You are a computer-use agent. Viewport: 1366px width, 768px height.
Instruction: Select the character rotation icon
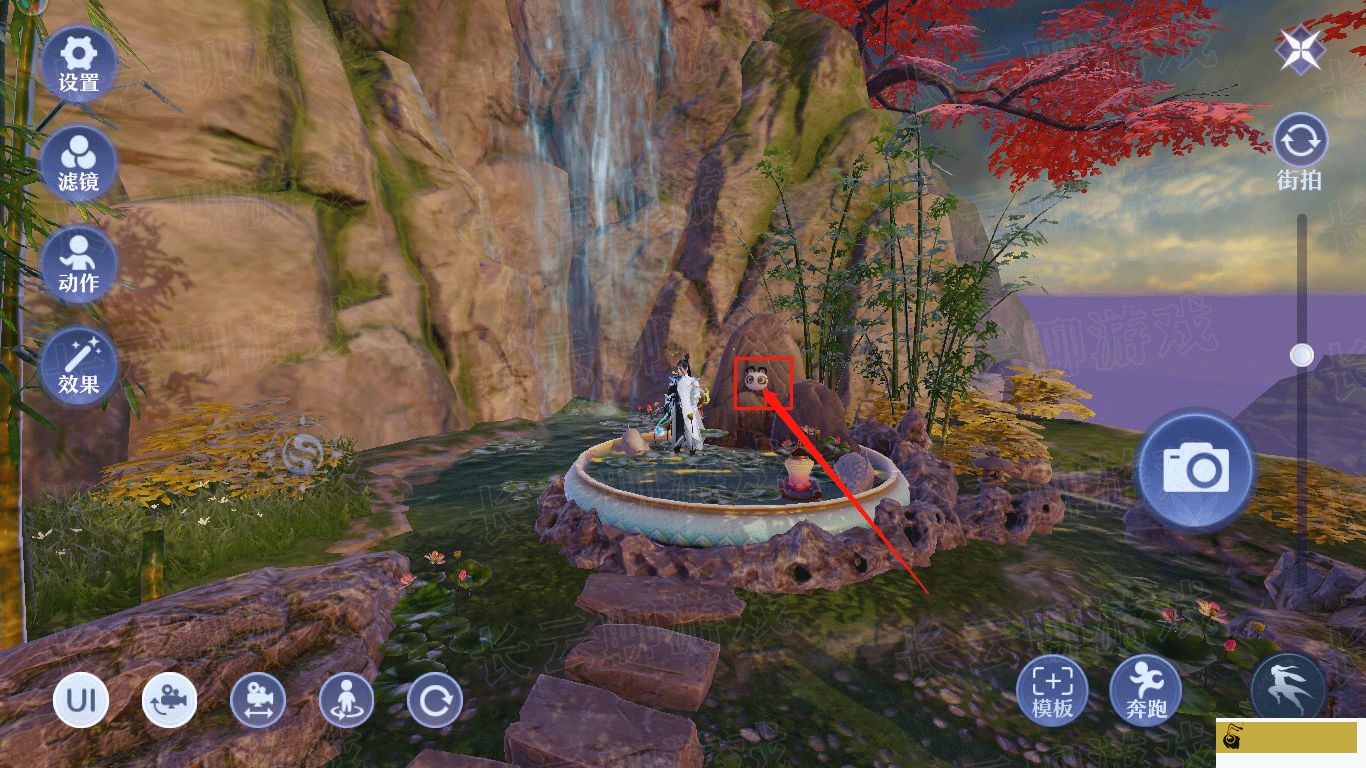(x=346, y=700)
